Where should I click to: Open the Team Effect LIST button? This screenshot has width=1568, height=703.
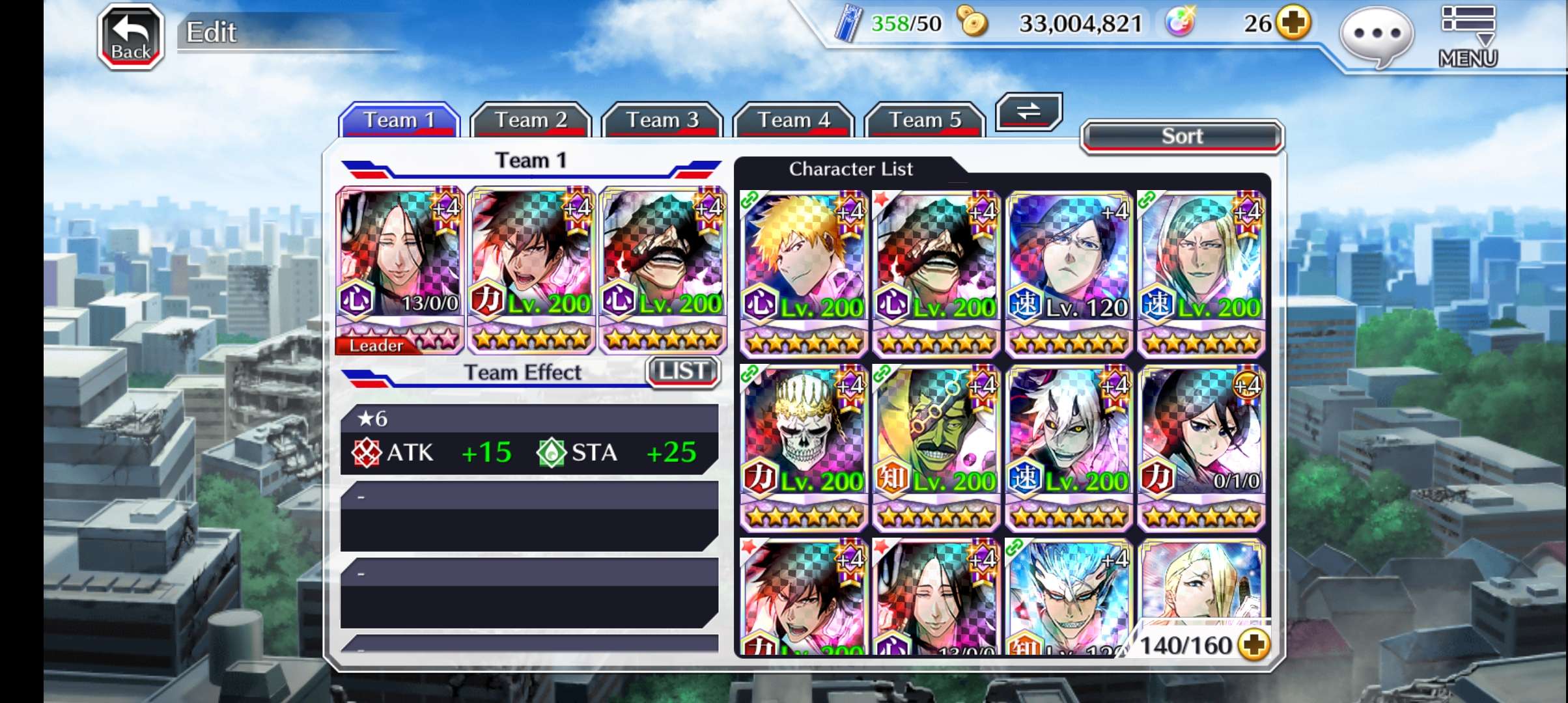pos(682,372)
